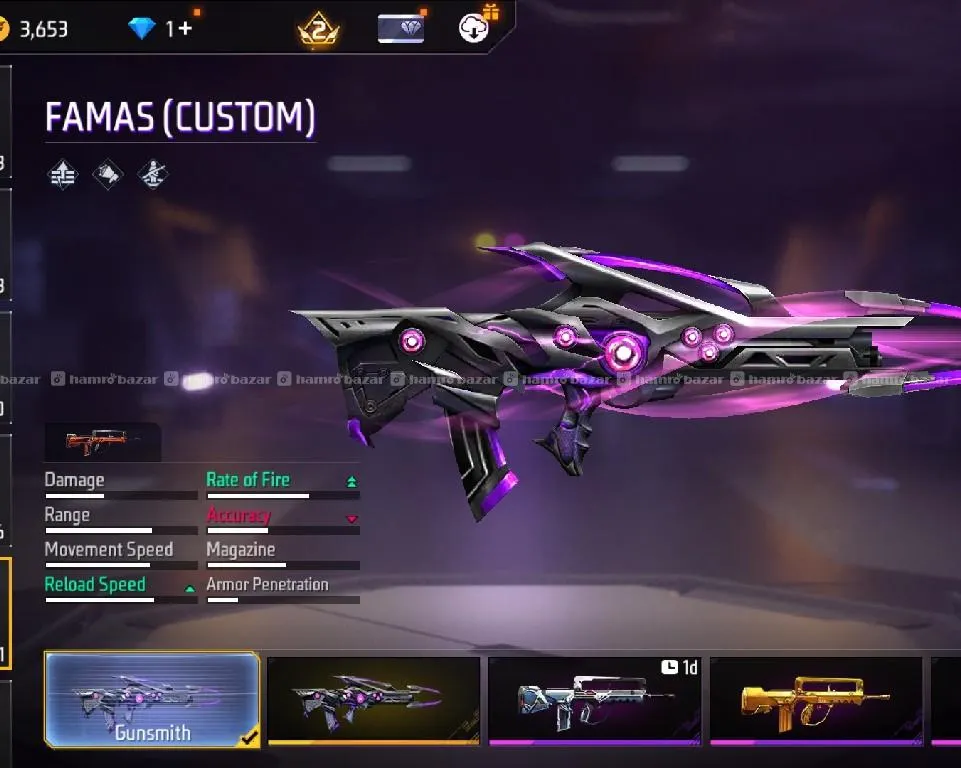This screenshot has height=768, width=961.
Task: Select the white FAMAS skin with 1d timer
Action: coord(594,699)
